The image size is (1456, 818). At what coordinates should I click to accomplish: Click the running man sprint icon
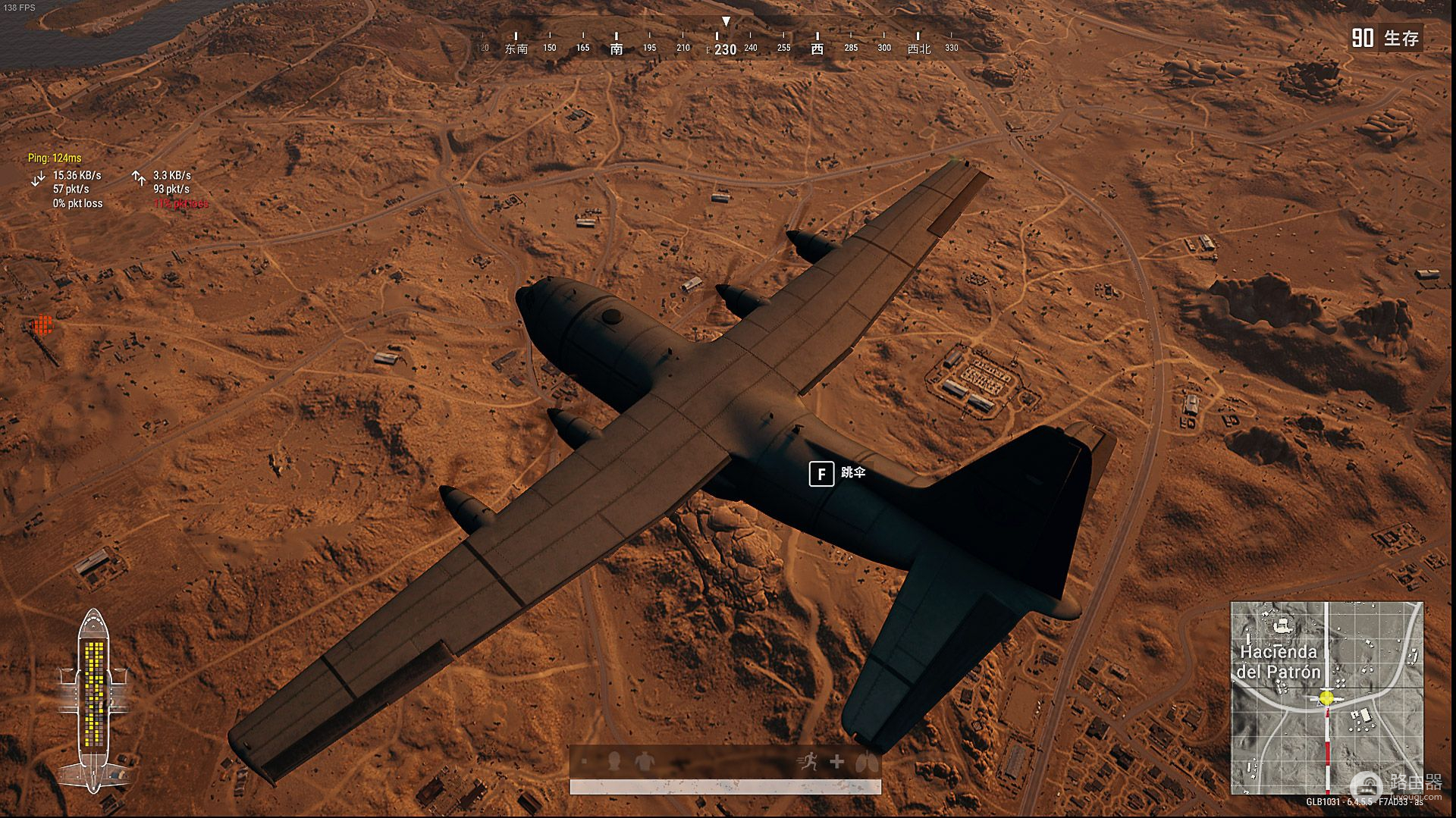808,761
